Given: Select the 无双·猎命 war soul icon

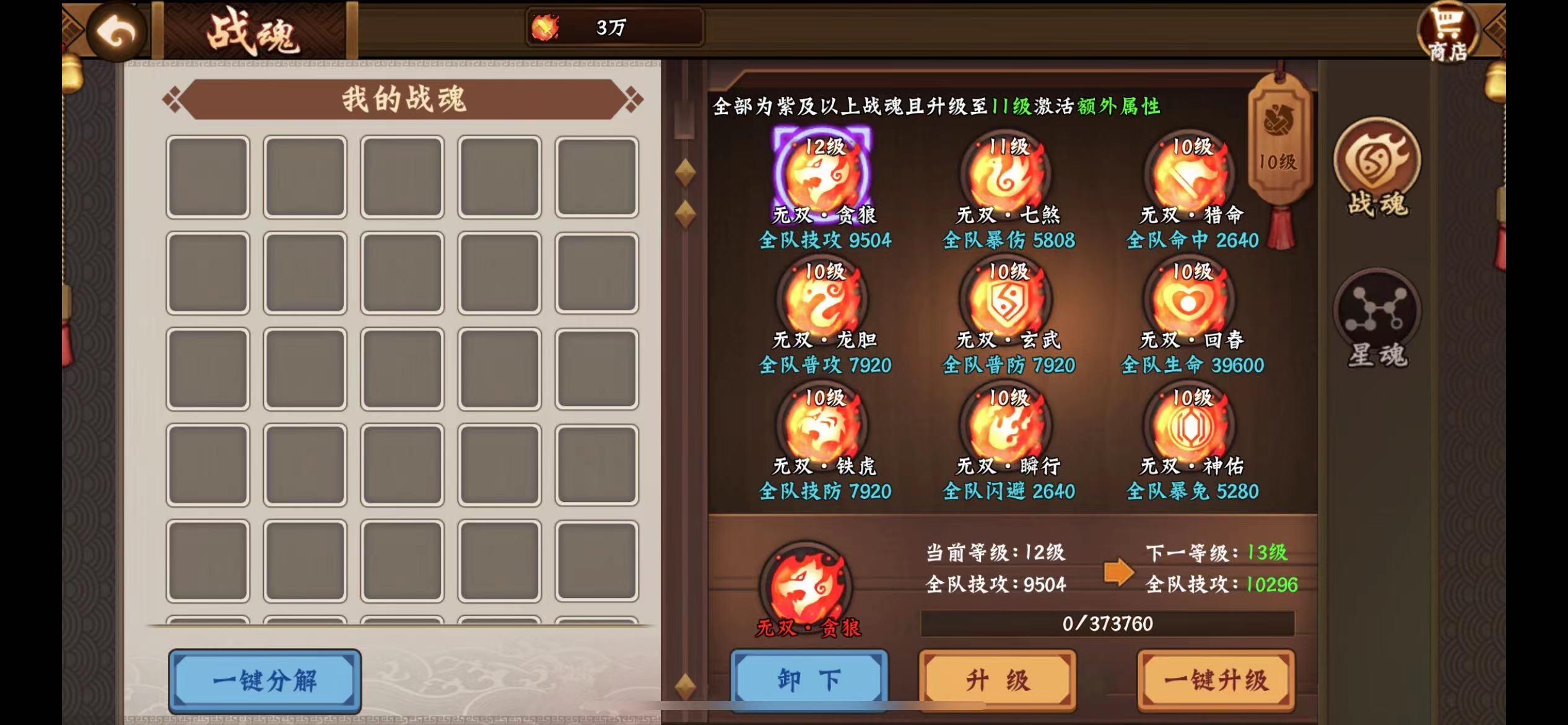Looking at the screenshot, I should pos(1189,177).
